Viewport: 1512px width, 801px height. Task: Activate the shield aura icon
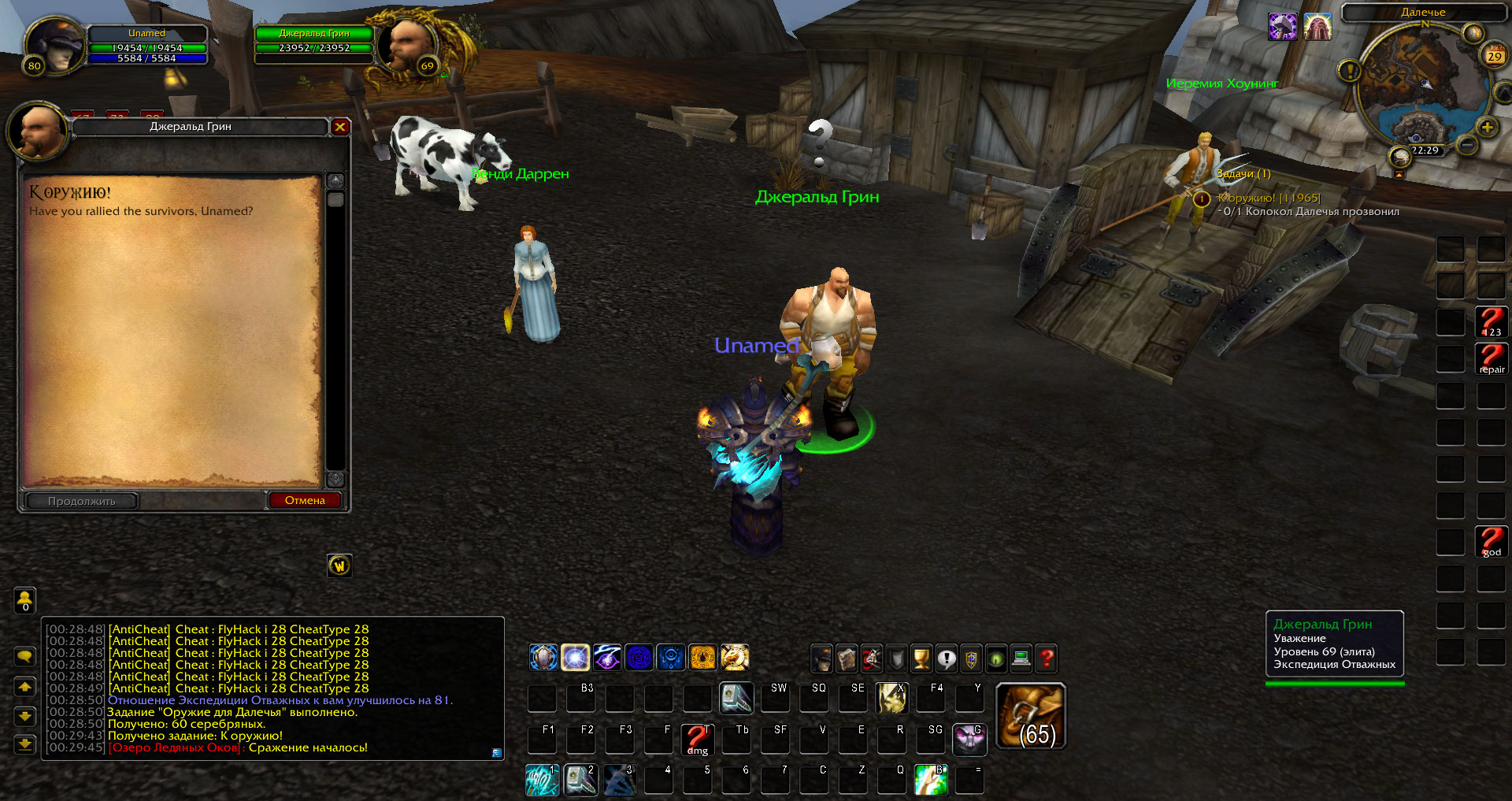click(543, 657)
